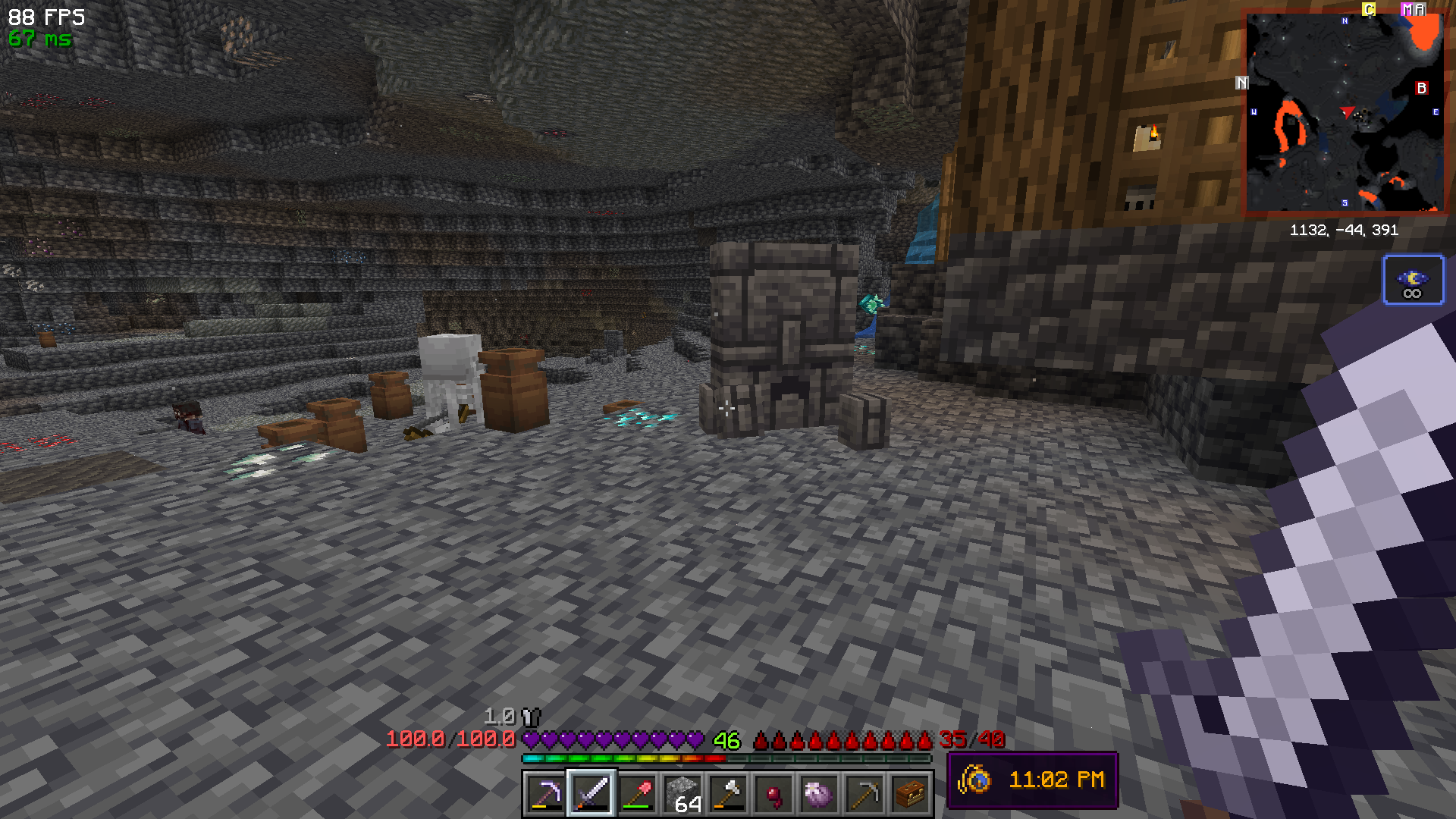Click the night vision status effect icon

pyautogui.click(x=1413, y=280)
